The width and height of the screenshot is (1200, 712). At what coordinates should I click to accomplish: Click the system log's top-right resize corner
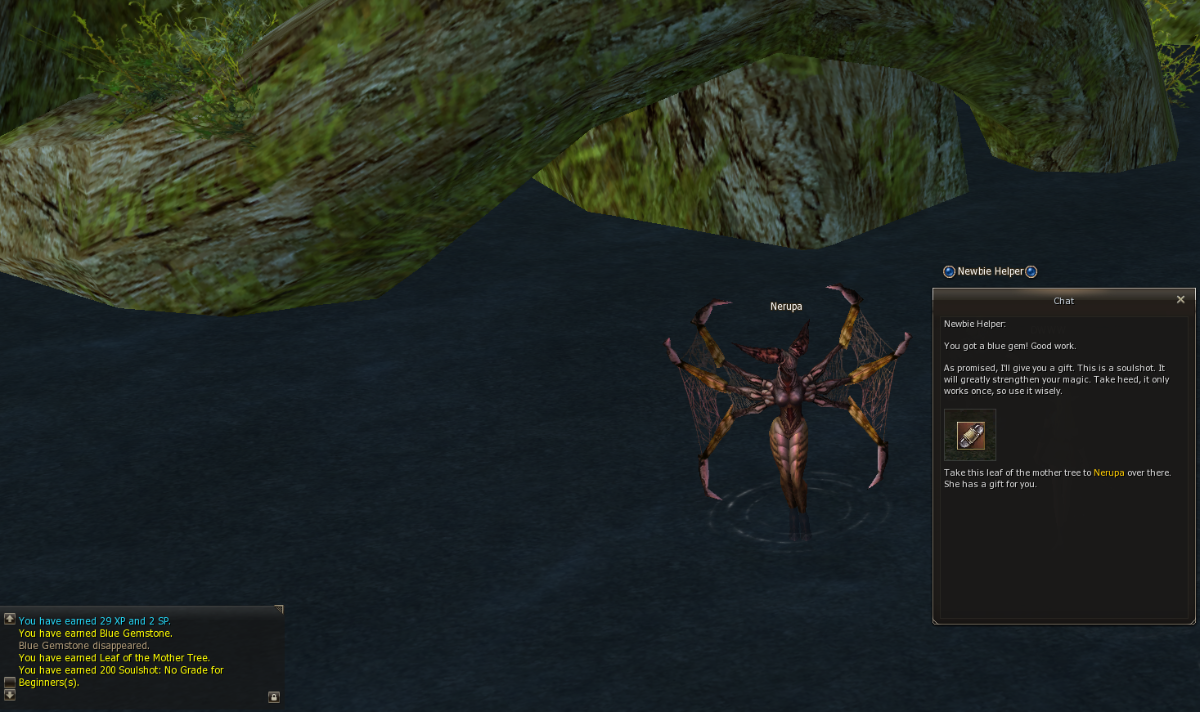tap(279, 608)
